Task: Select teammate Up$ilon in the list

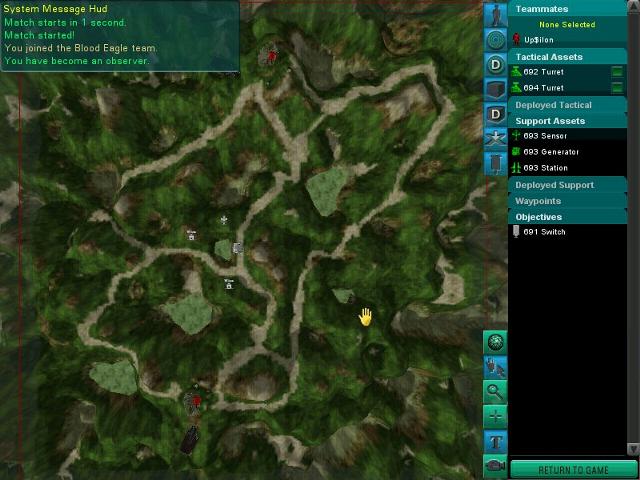Action: click(537, 40)
